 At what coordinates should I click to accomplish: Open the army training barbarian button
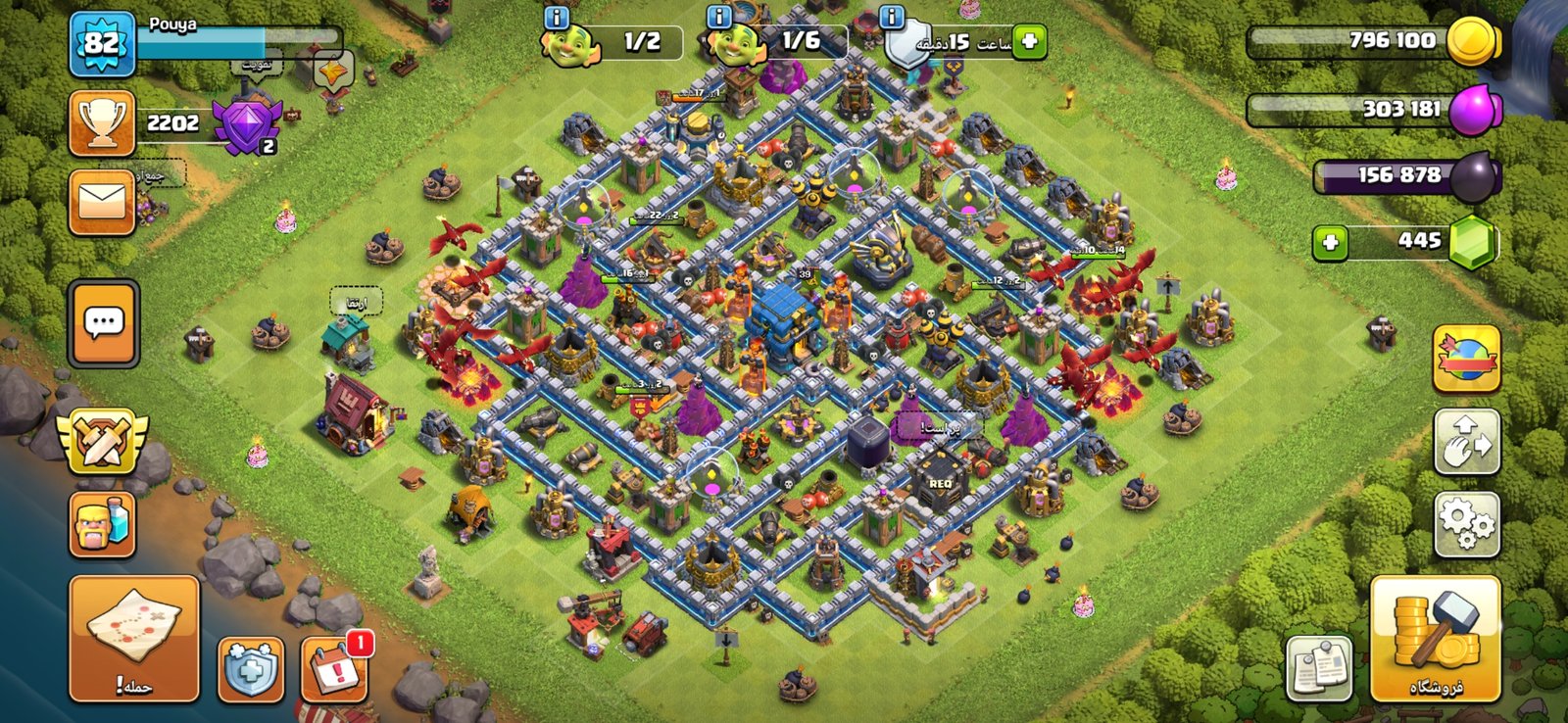(102, 524)
